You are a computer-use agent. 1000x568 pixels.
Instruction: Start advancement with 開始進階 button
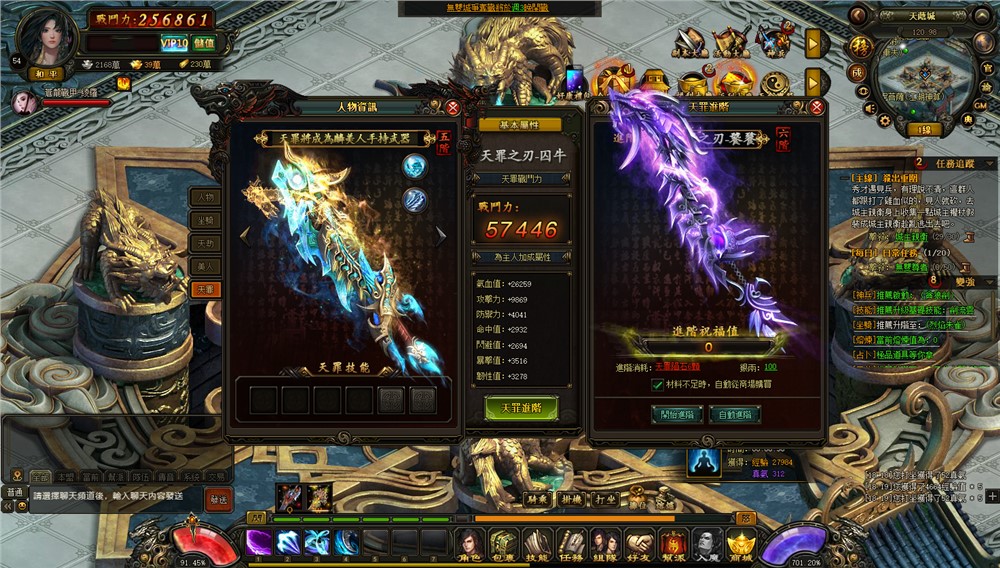pos(677,414)
